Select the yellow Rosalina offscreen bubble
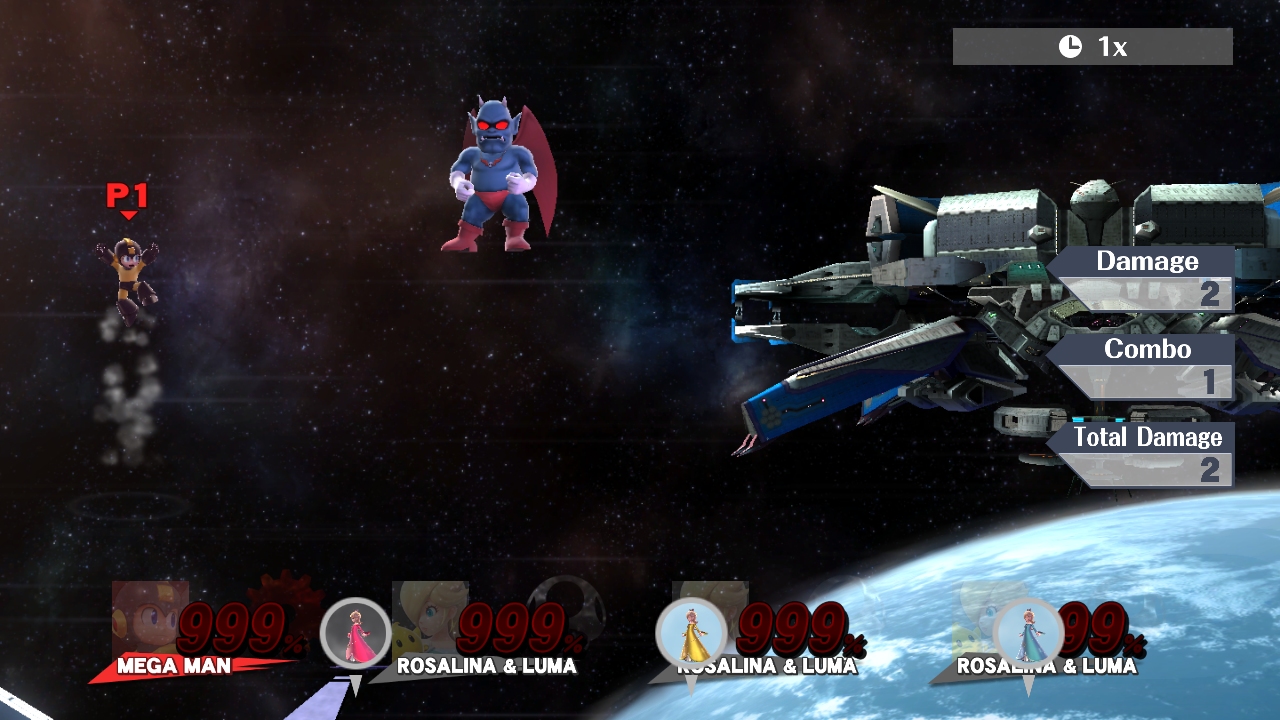 690,633
